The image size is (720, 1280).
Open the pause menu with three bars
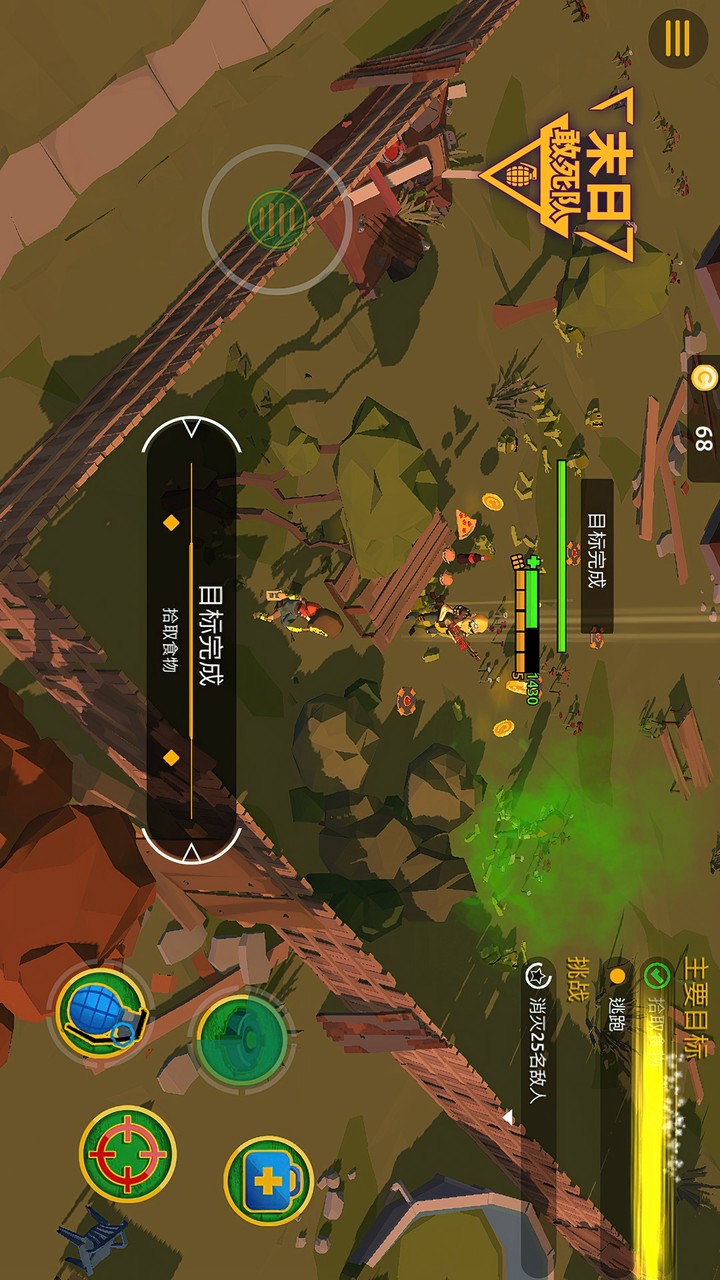pyautogui.click(x=677, y=39)
